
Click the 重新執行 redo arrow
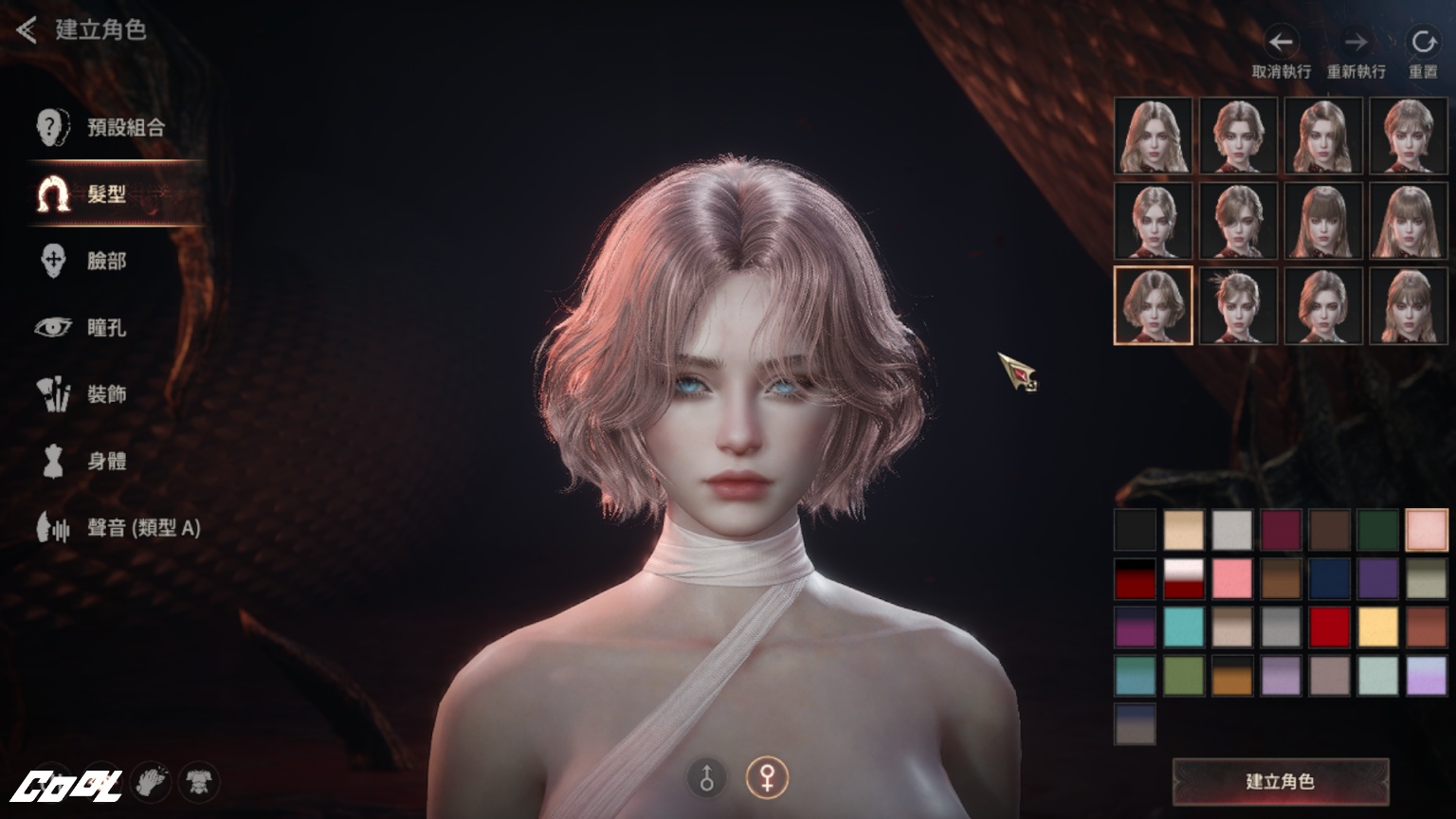1356,43
